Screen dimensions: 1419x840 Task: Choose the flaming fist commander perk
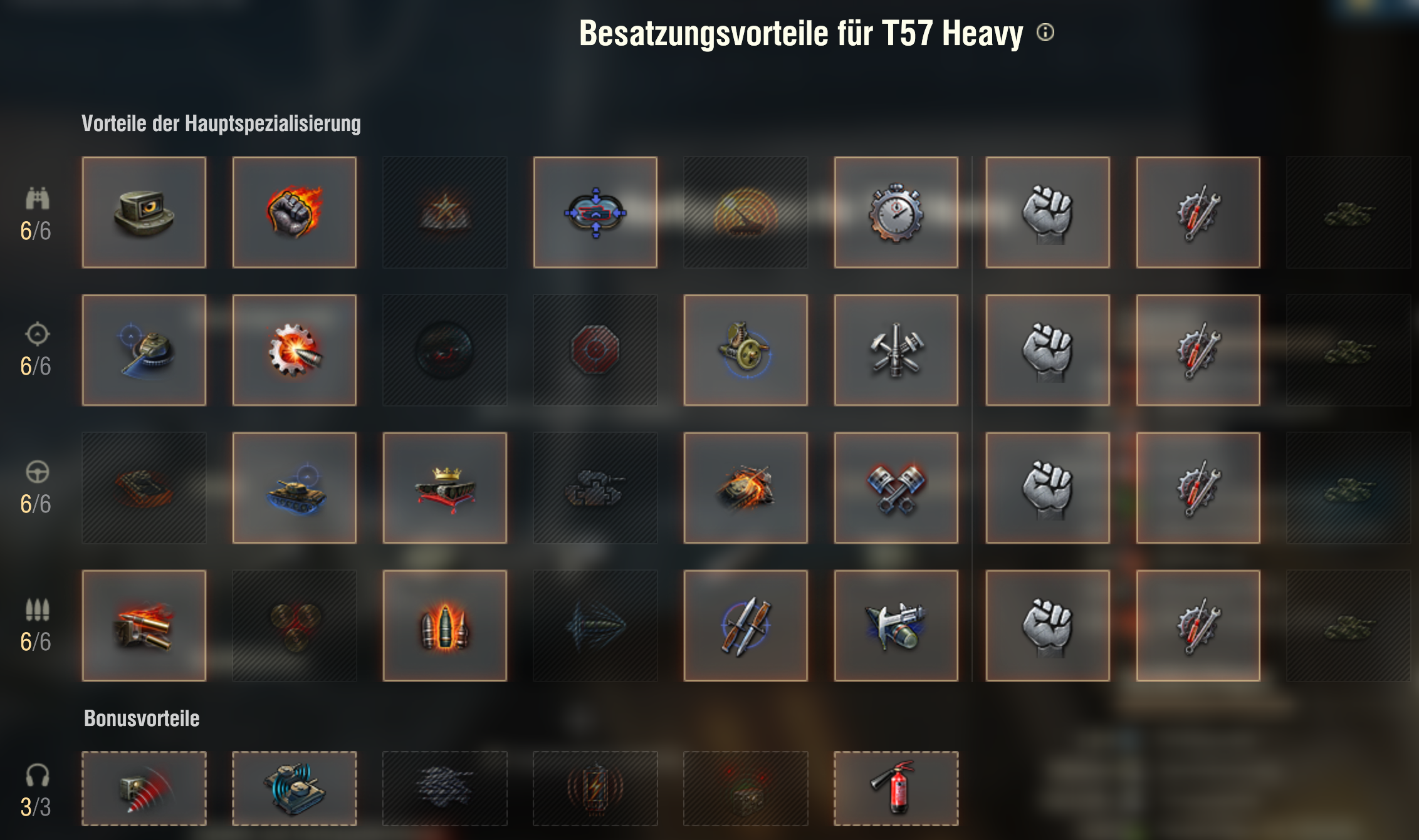point(294,212)
